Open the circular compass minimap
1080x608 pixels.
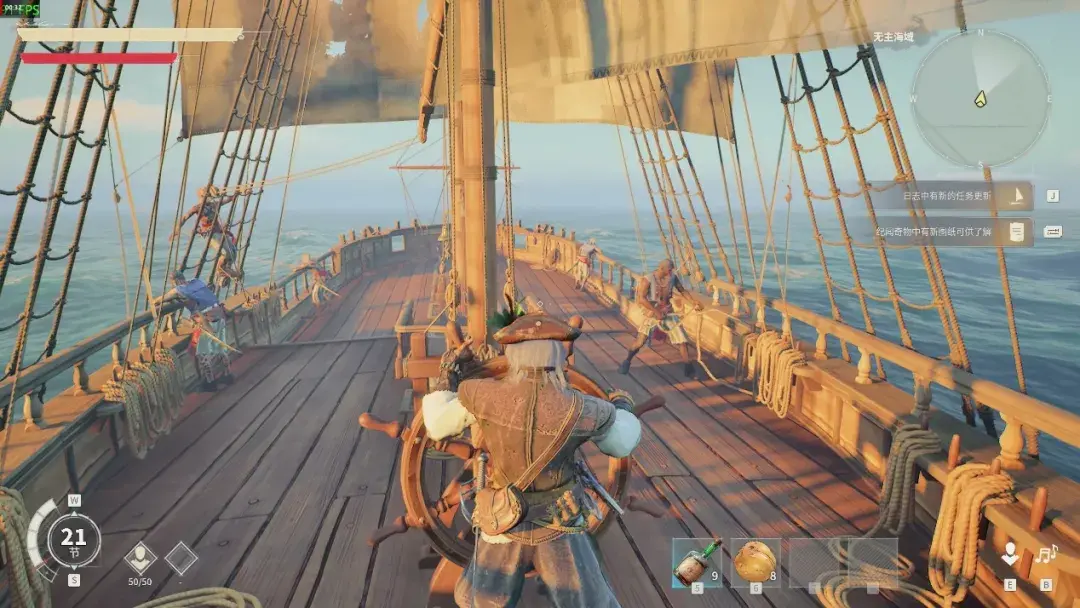click(x=980, y=99)
